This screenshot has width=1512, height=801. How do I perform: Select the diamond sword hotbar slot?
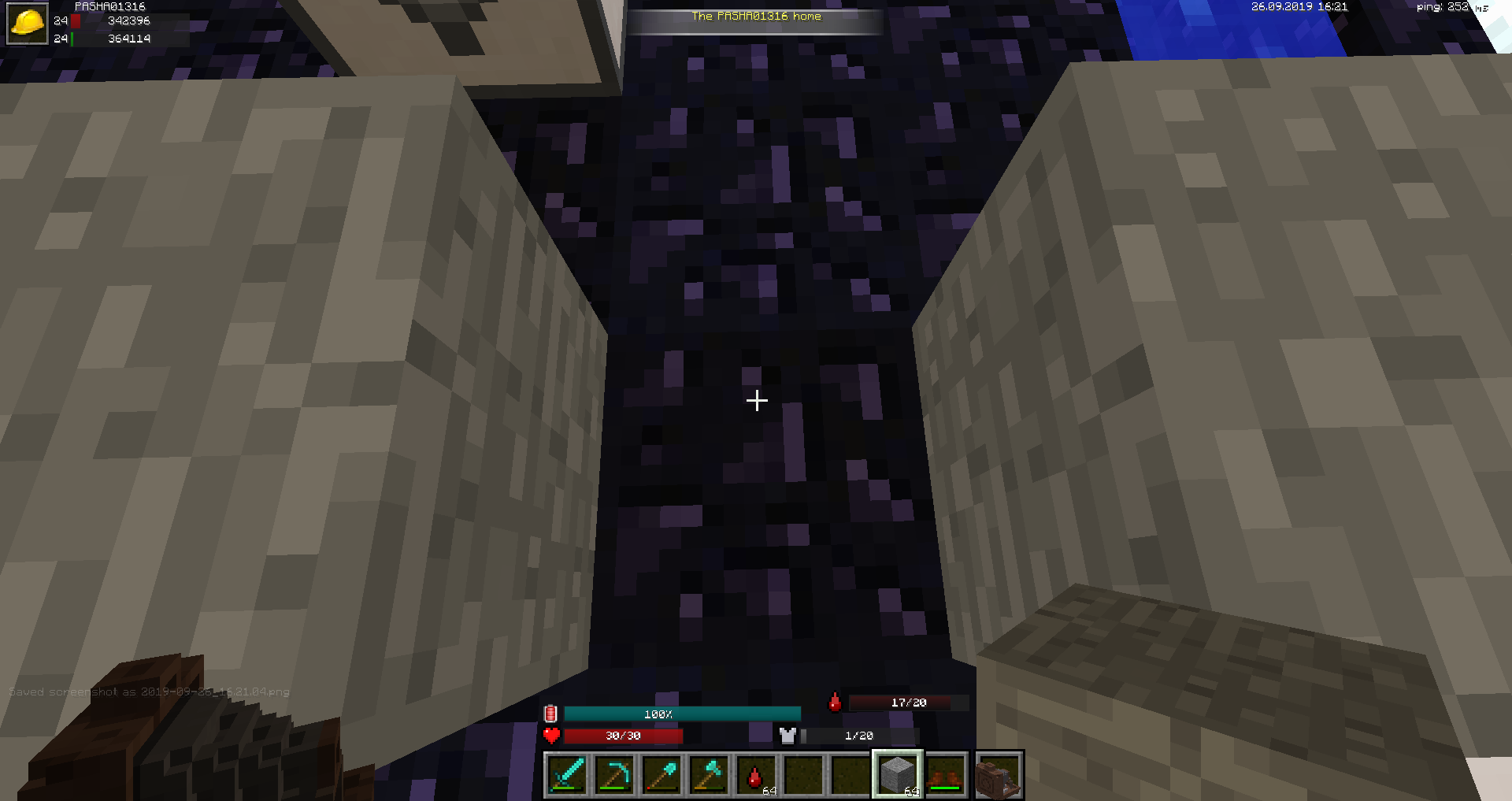[x=567, y=775]
